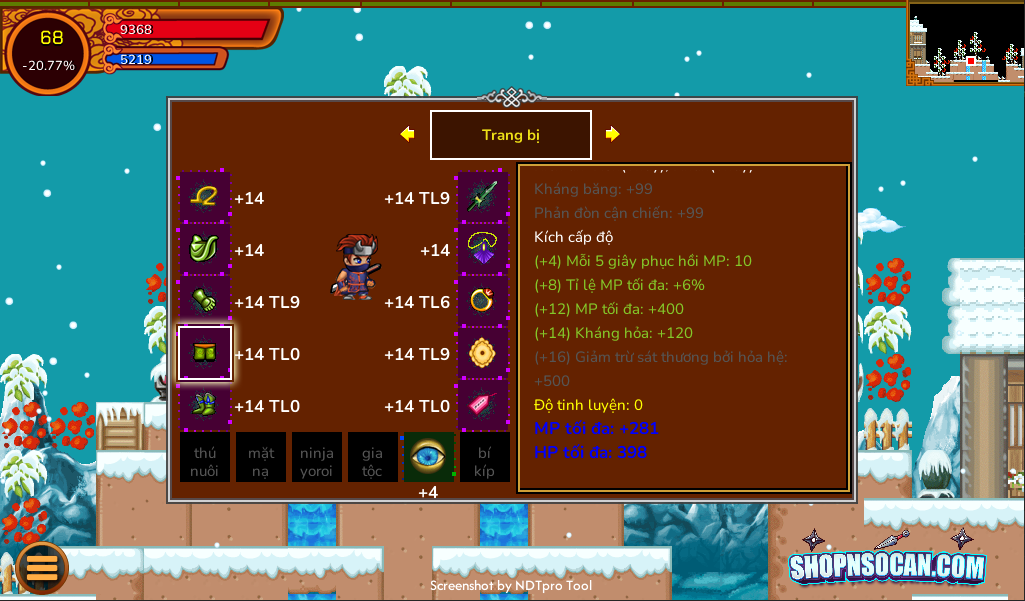Select the Trang bị tab header

[x=511, y=135]
